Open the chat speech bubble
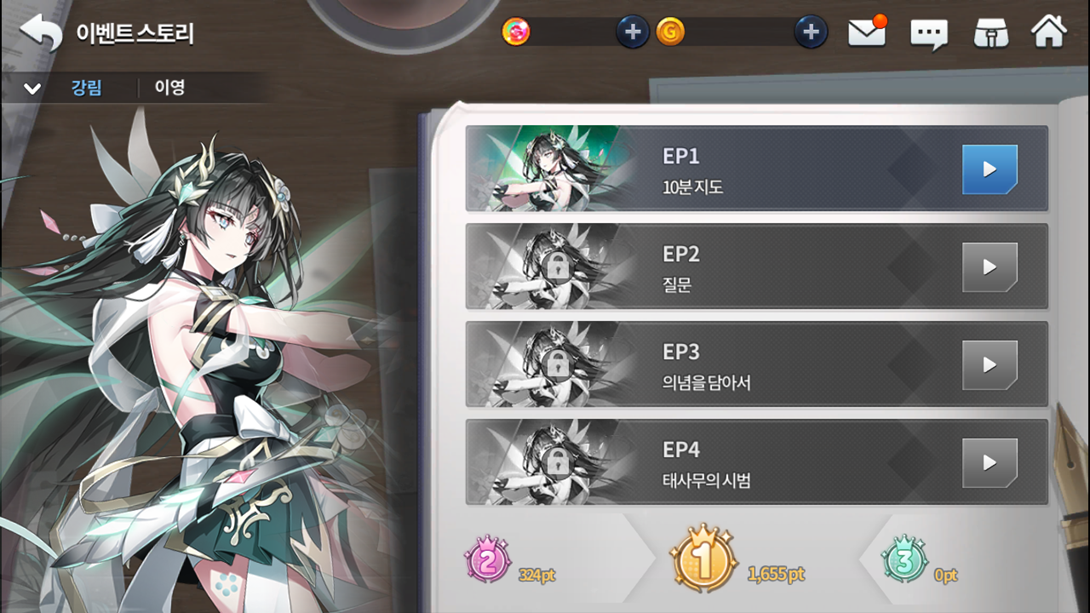This screenshot has height=613, width=1090. [929, 34]
